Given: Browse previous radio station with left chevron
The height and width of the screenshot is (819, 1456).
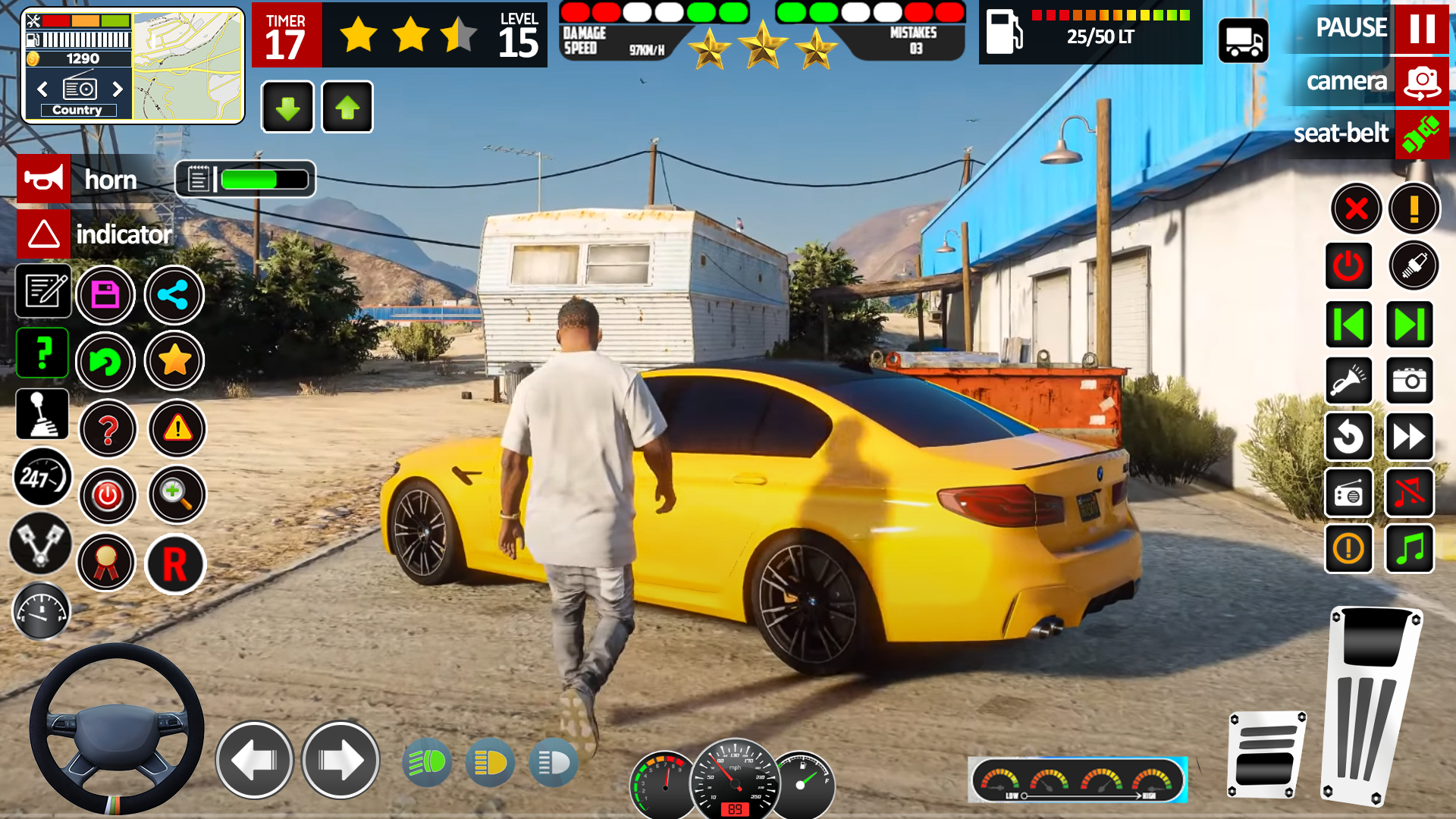Looking at the screenshot, I should [42, 89].
